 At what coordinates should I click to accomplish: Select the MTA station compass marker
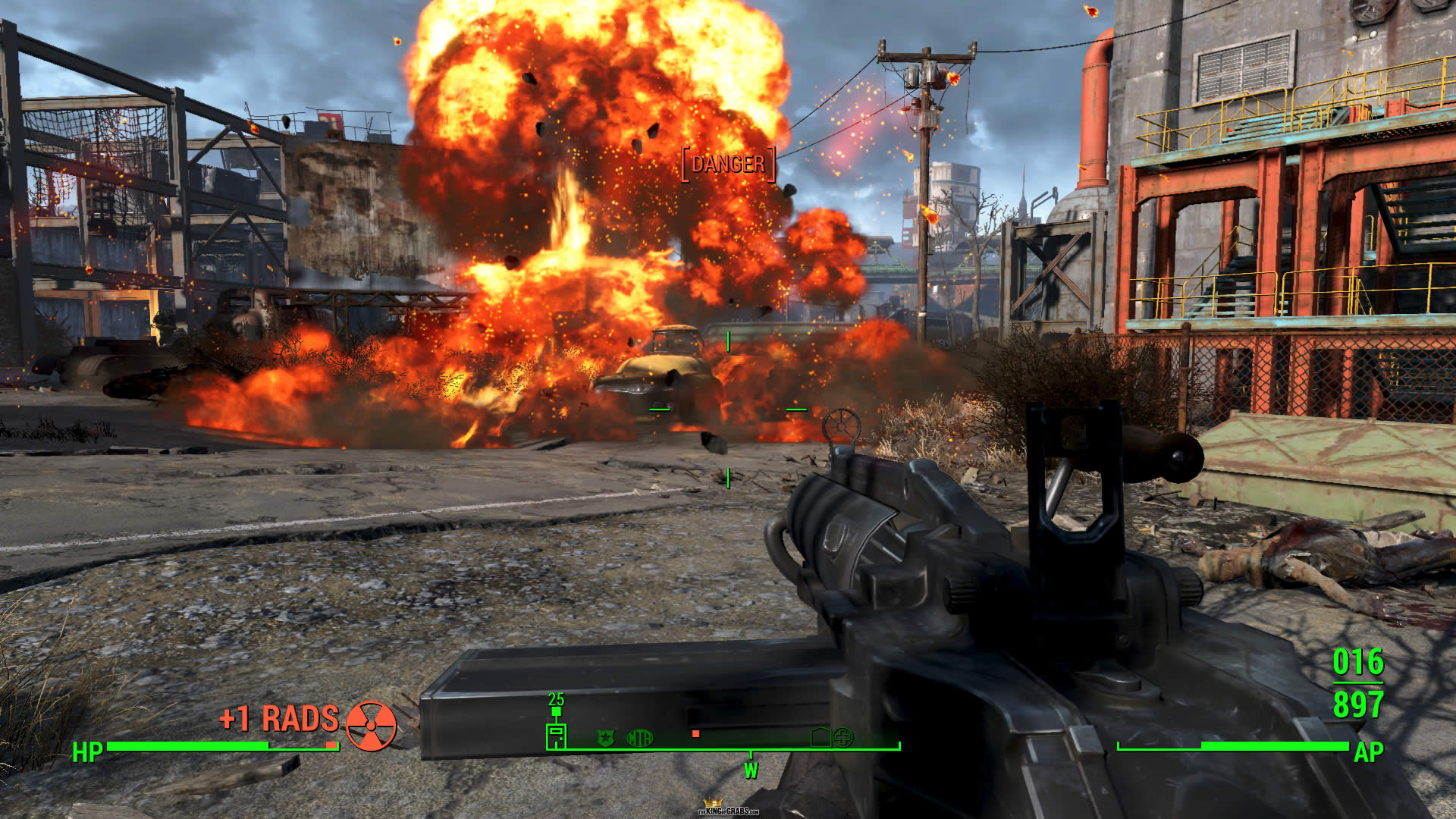pyautogui.click(x=640, y=738)
